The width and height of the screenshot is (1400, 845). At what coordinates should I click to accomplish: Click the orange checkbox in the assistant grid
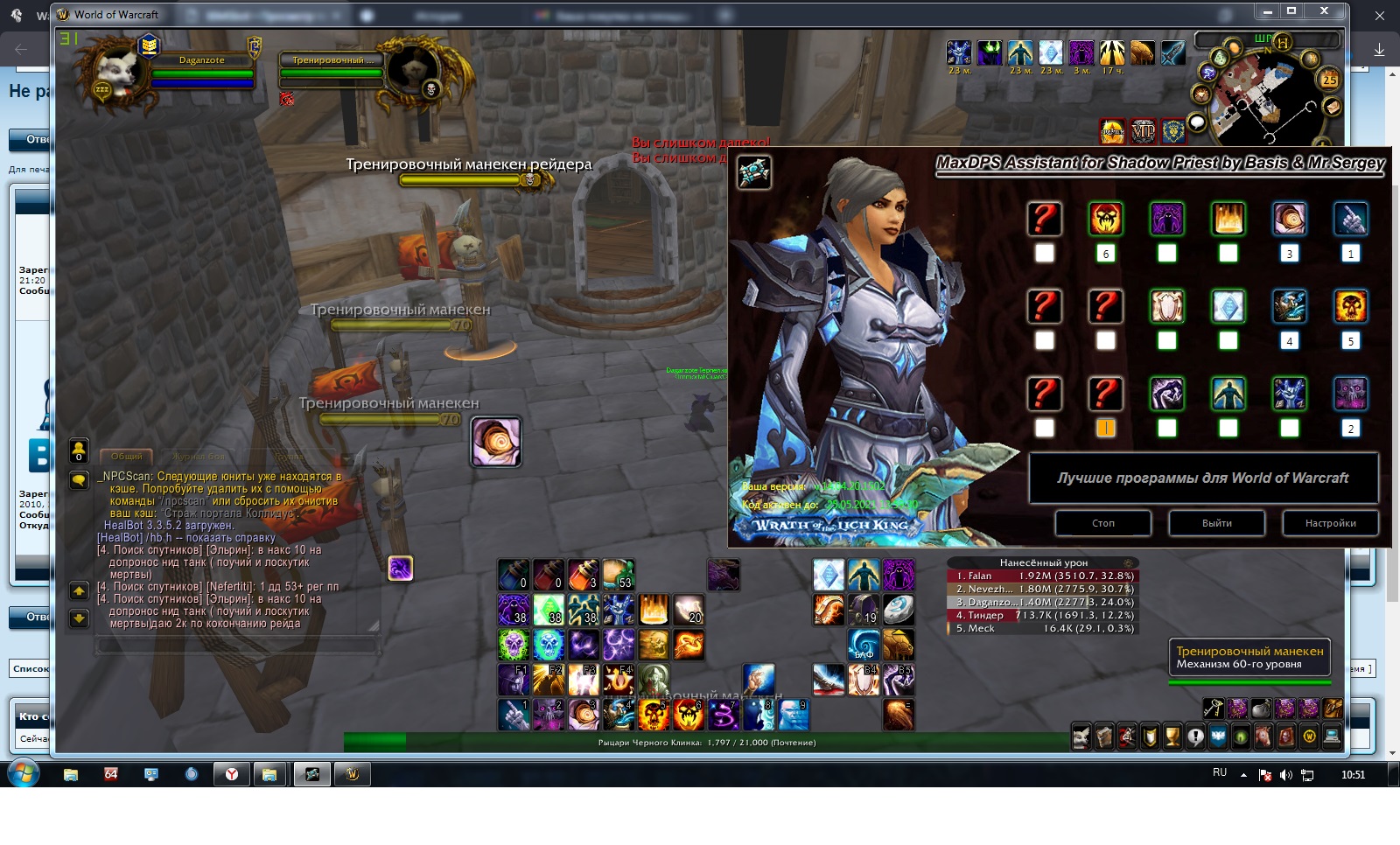[1105, 428]
